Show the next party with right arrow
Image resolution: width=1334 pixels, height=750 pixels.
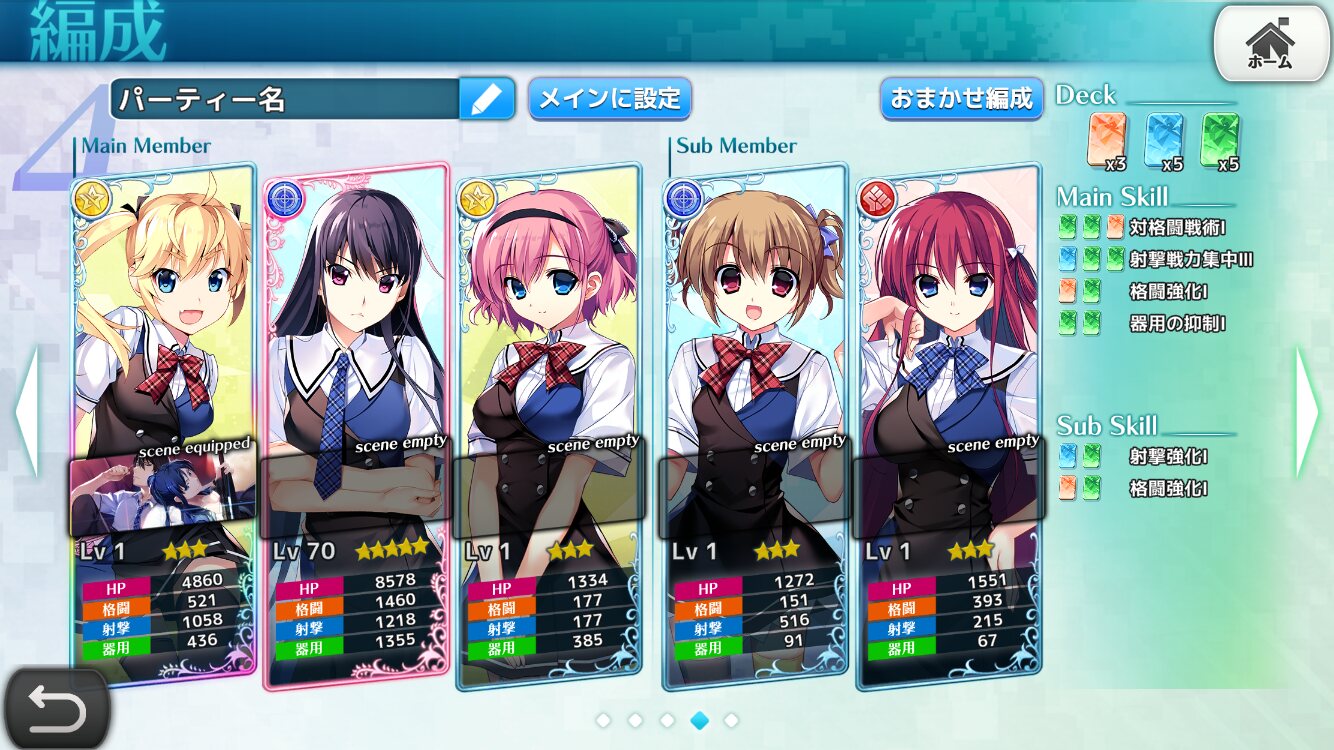tap(1308, 412)
